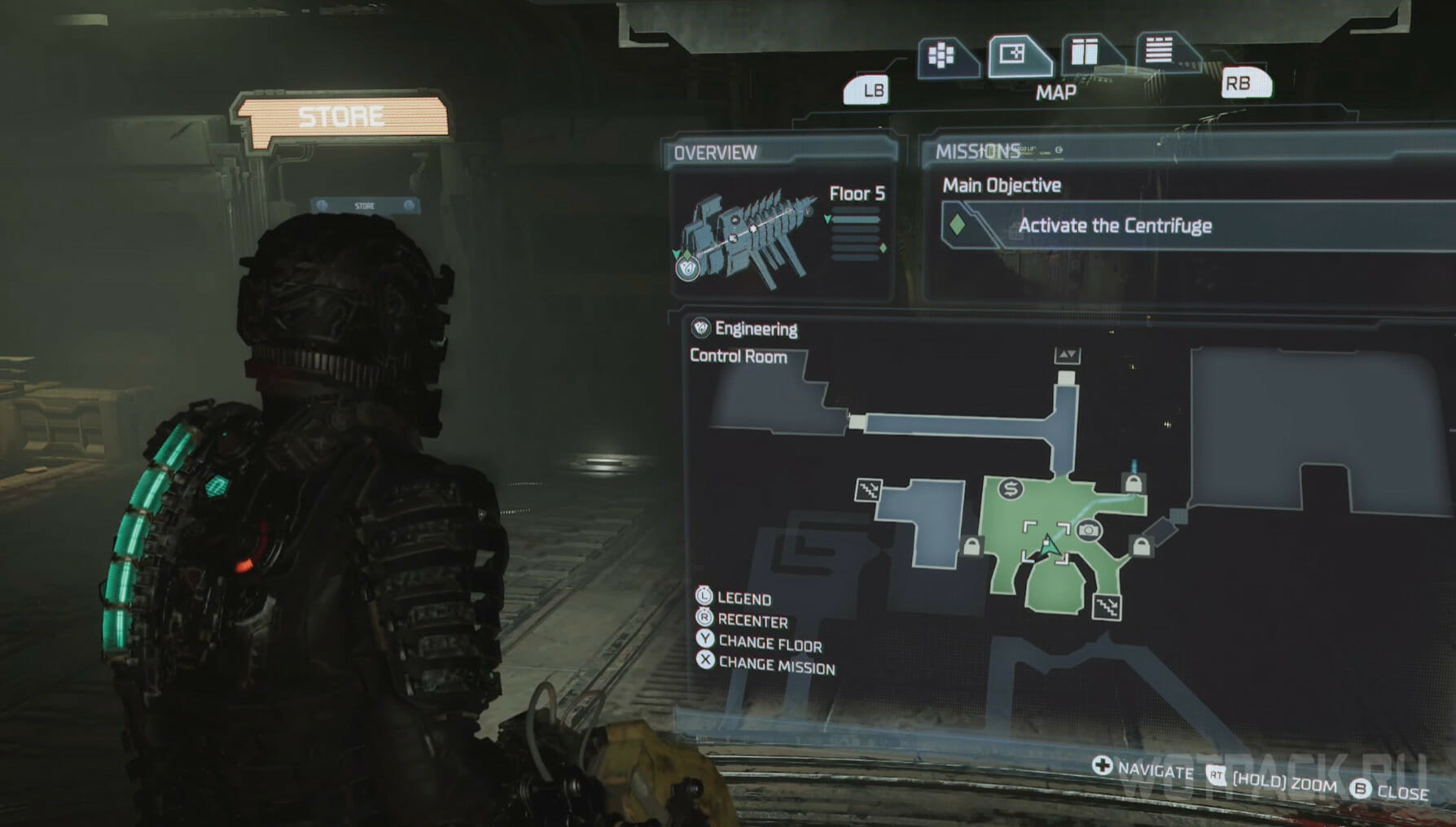Select the Activate the Centrifuge objective
Screen dimensions: 1456x827
pyautogui.click(x=1114, y=225)
